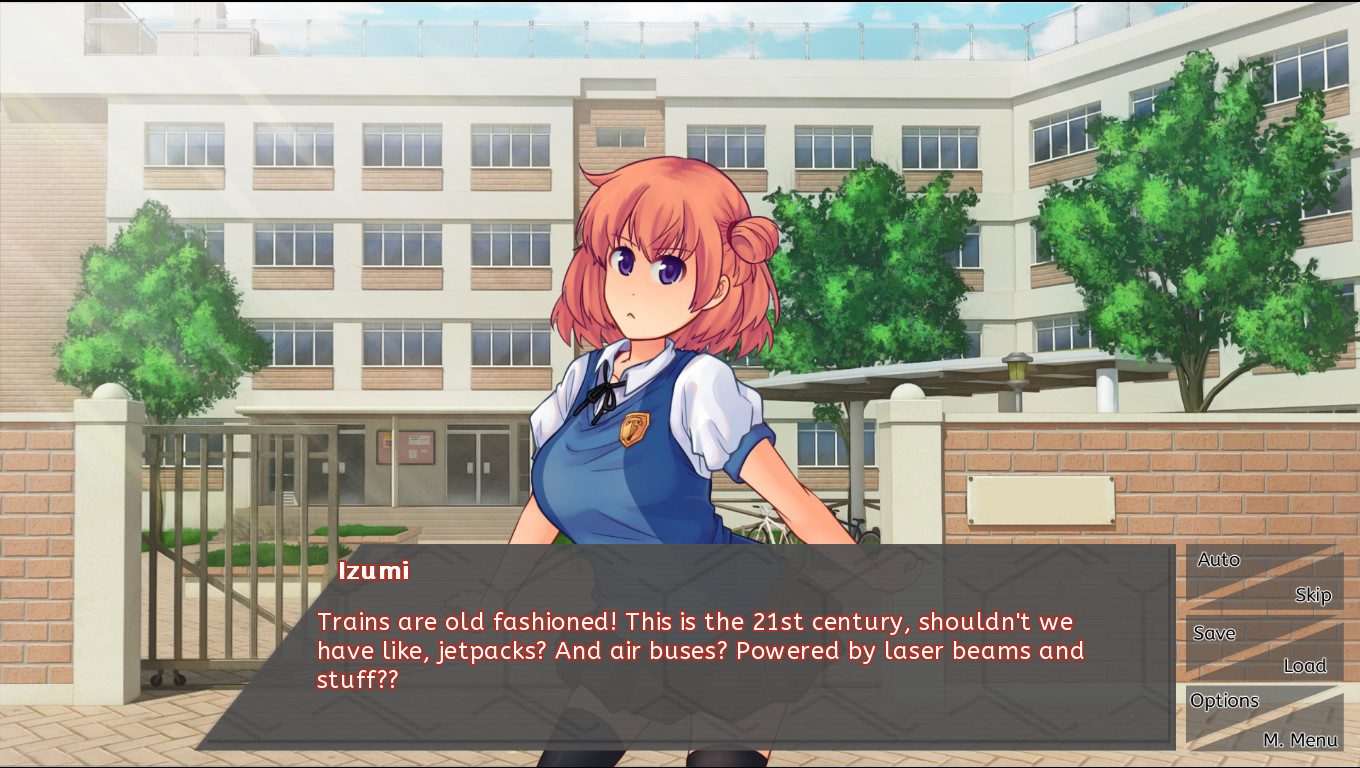Click the M. Menu entry at bottom-right corner

click(x=1302, y=740)
